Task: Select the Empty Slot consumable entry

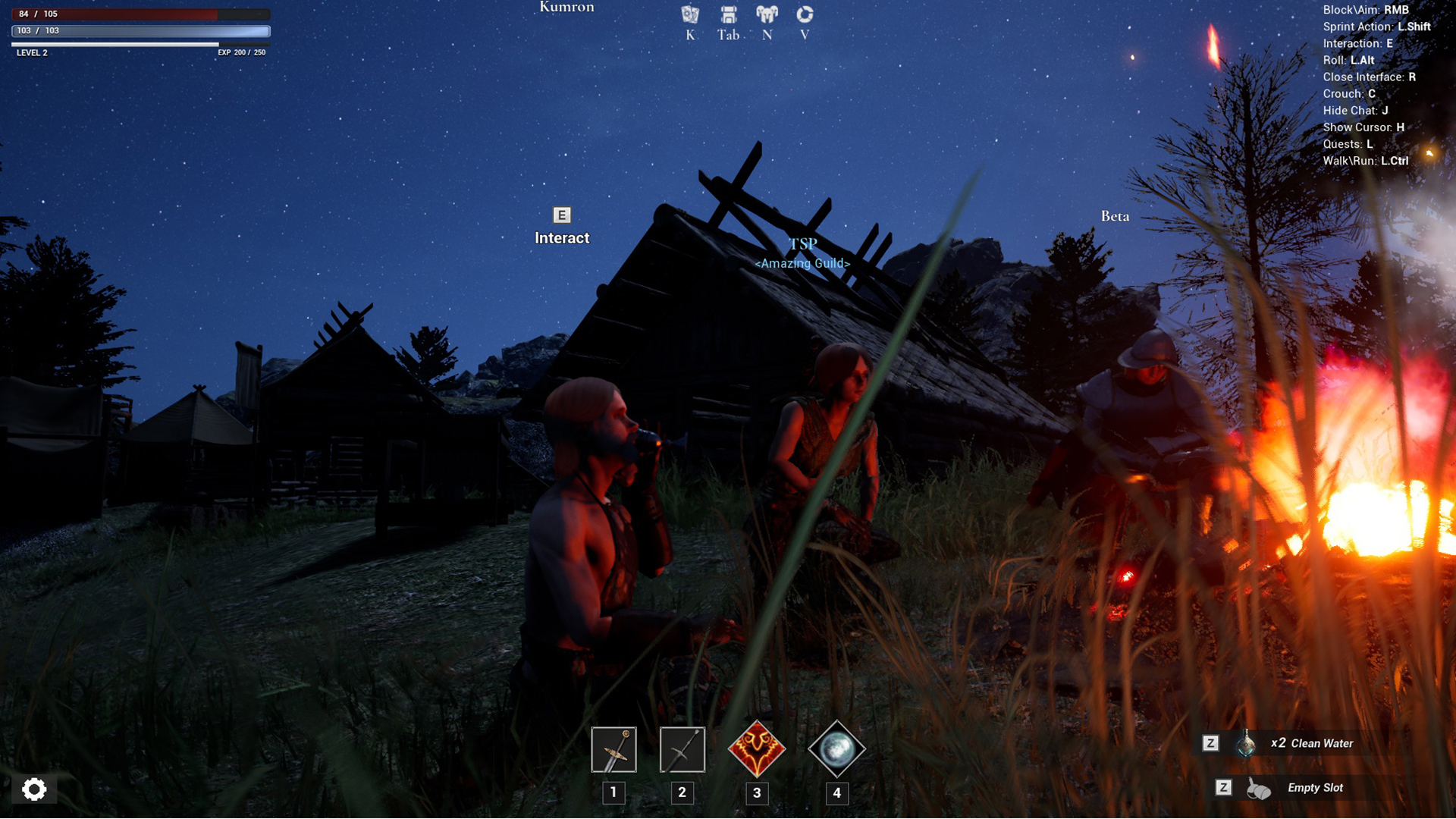Action: pos(1259,789)
